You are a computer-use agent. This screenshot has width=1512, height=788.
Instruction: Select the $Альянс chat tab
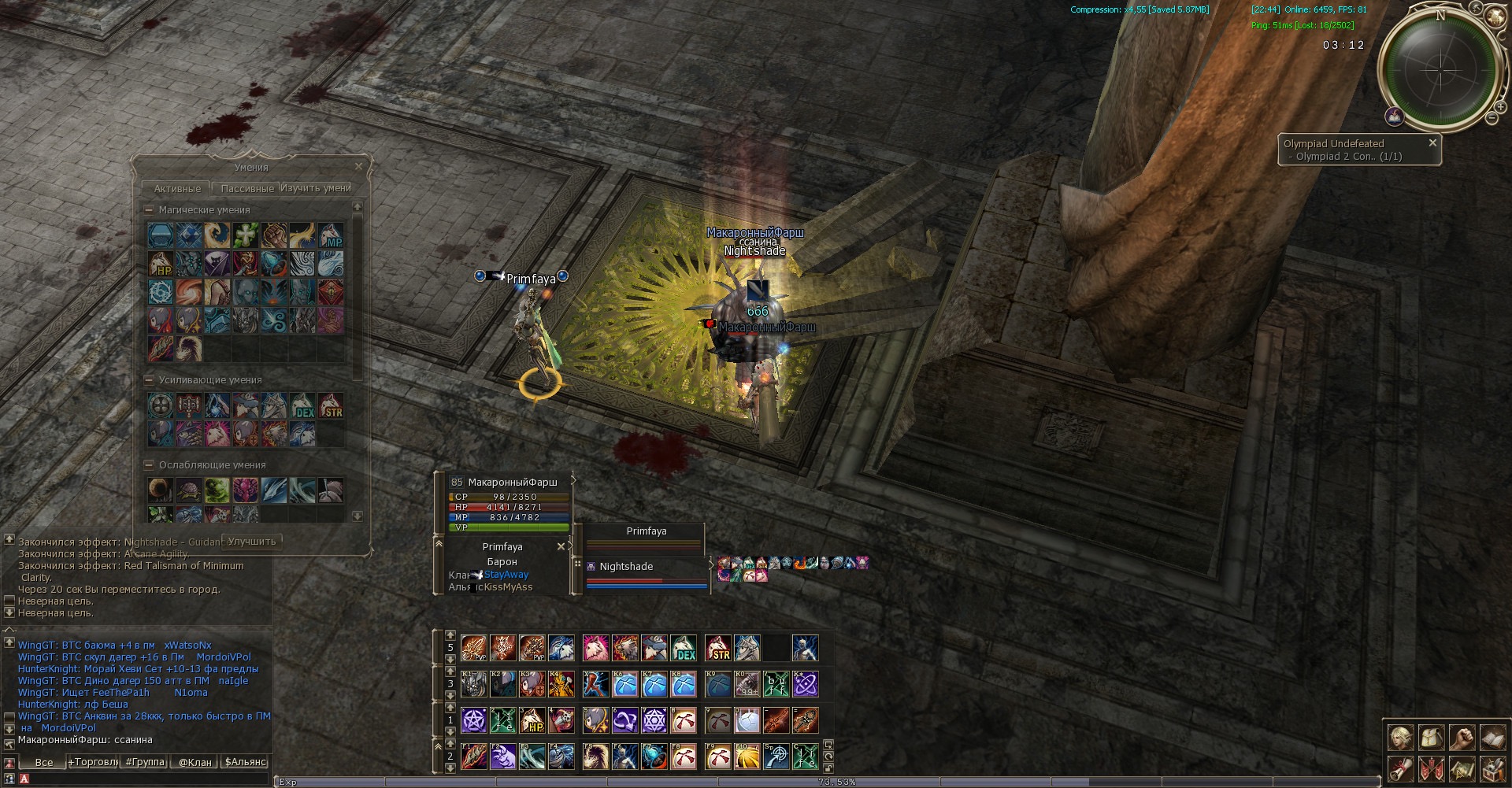pos(246,762)
